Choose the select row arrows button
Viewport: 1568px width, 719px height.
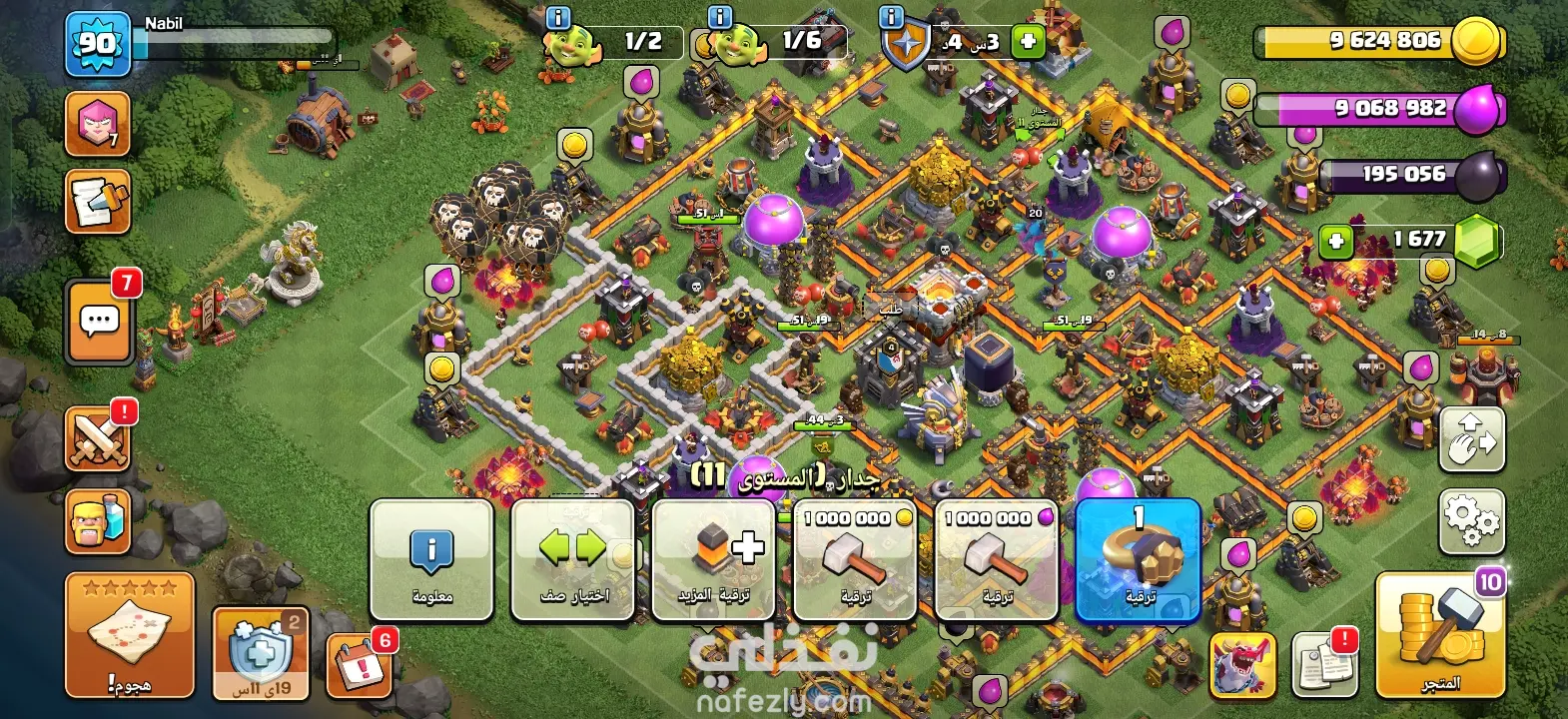pyautogui.click(x=573, y=560)
